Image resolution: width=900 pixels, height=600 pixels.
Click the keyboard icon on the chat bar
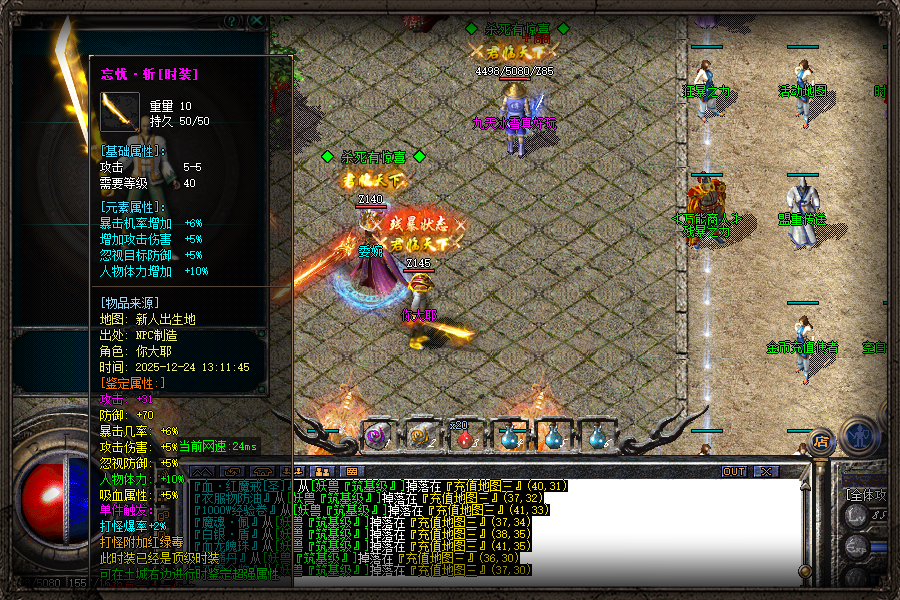351,471
